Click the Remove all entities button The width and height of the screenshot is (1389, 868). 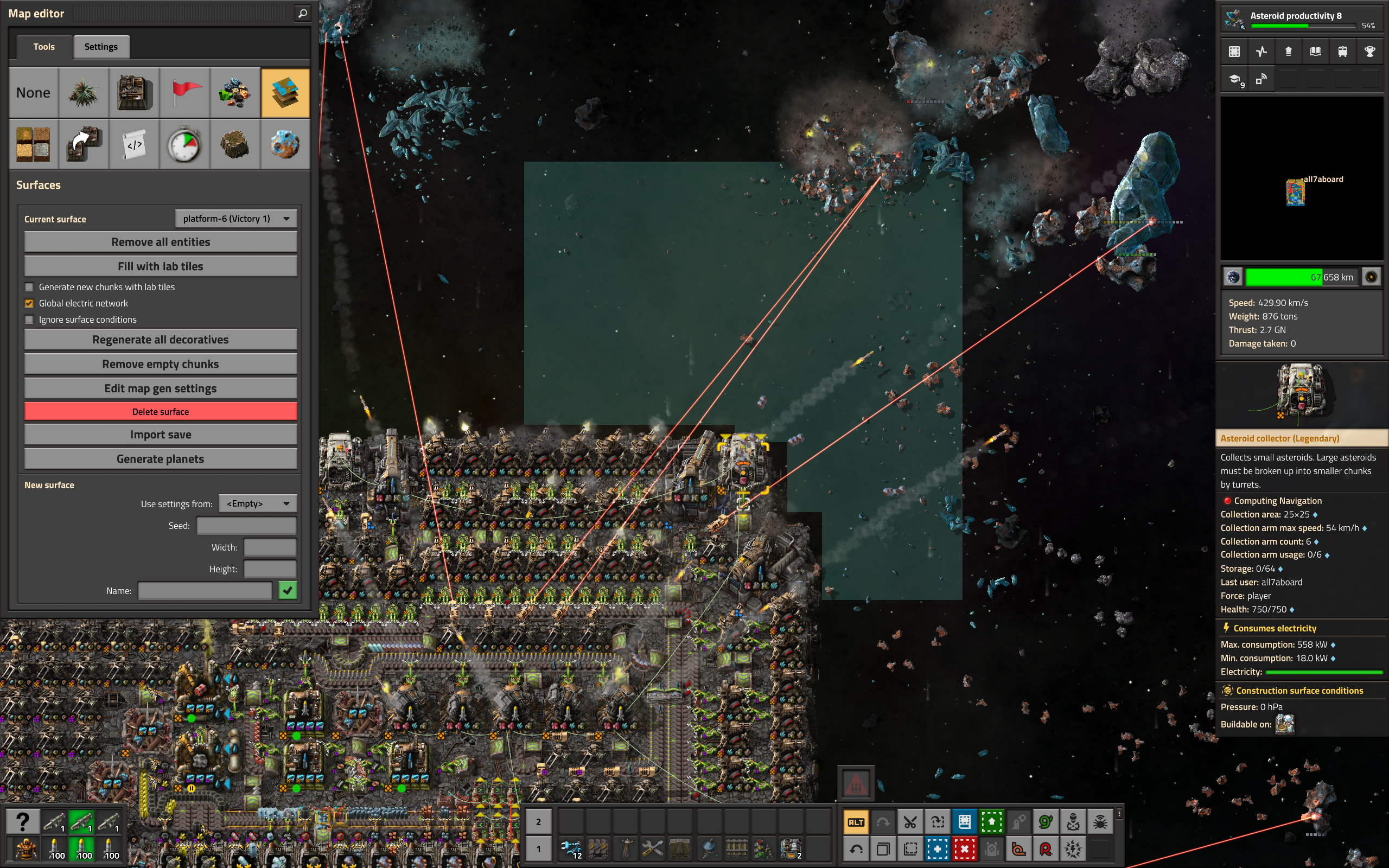160,242
